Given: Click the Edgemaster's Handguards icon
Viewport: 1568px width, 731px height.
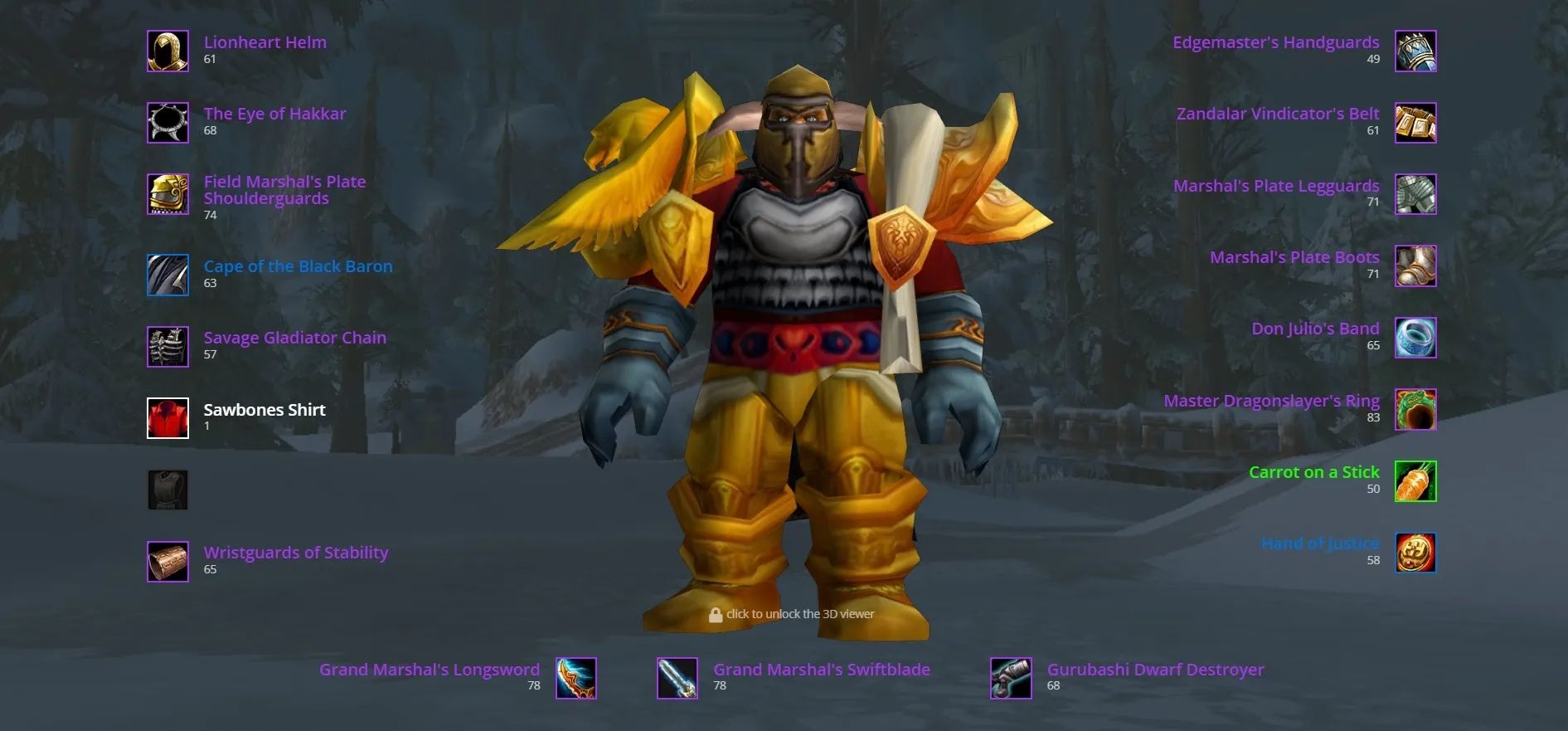Looking at the screenshot, I should 1415,51.
